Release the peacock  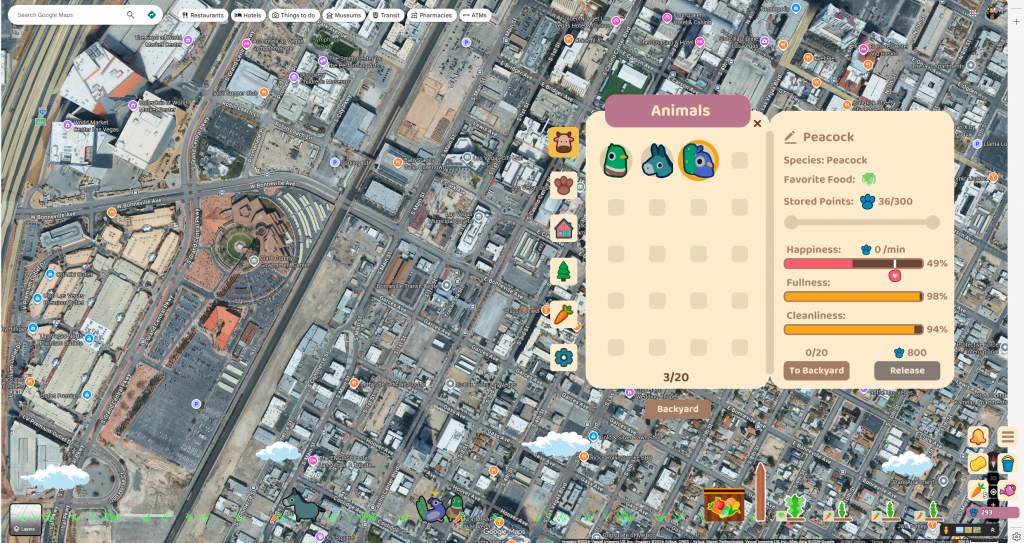pos(907,370)
